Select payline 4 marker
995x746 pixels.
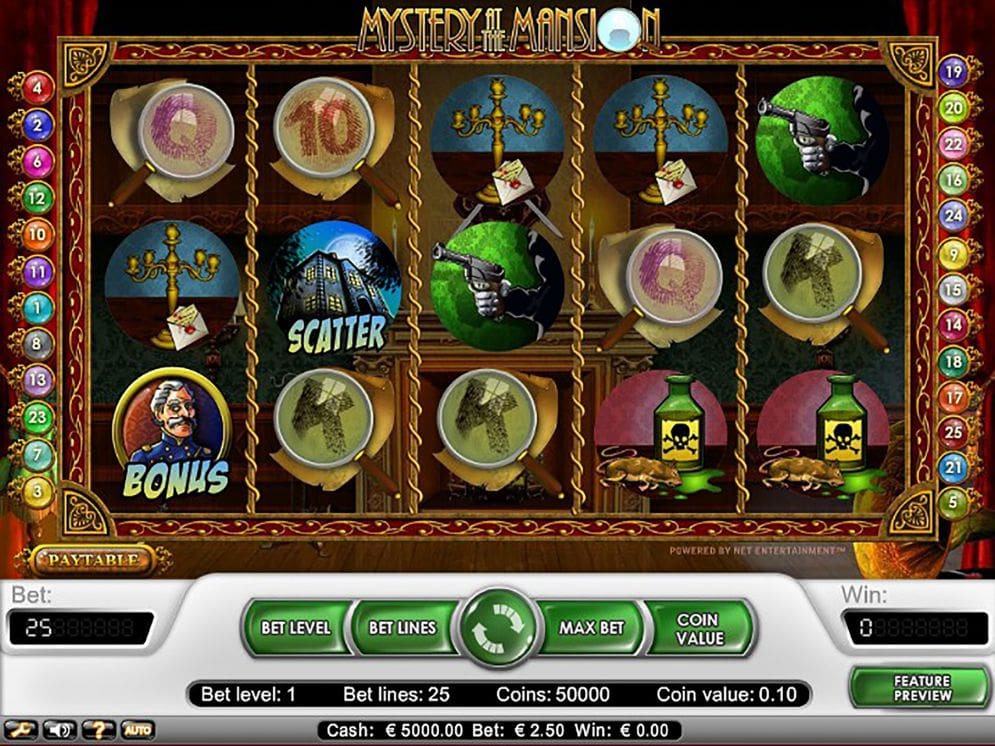pos(39,87)
